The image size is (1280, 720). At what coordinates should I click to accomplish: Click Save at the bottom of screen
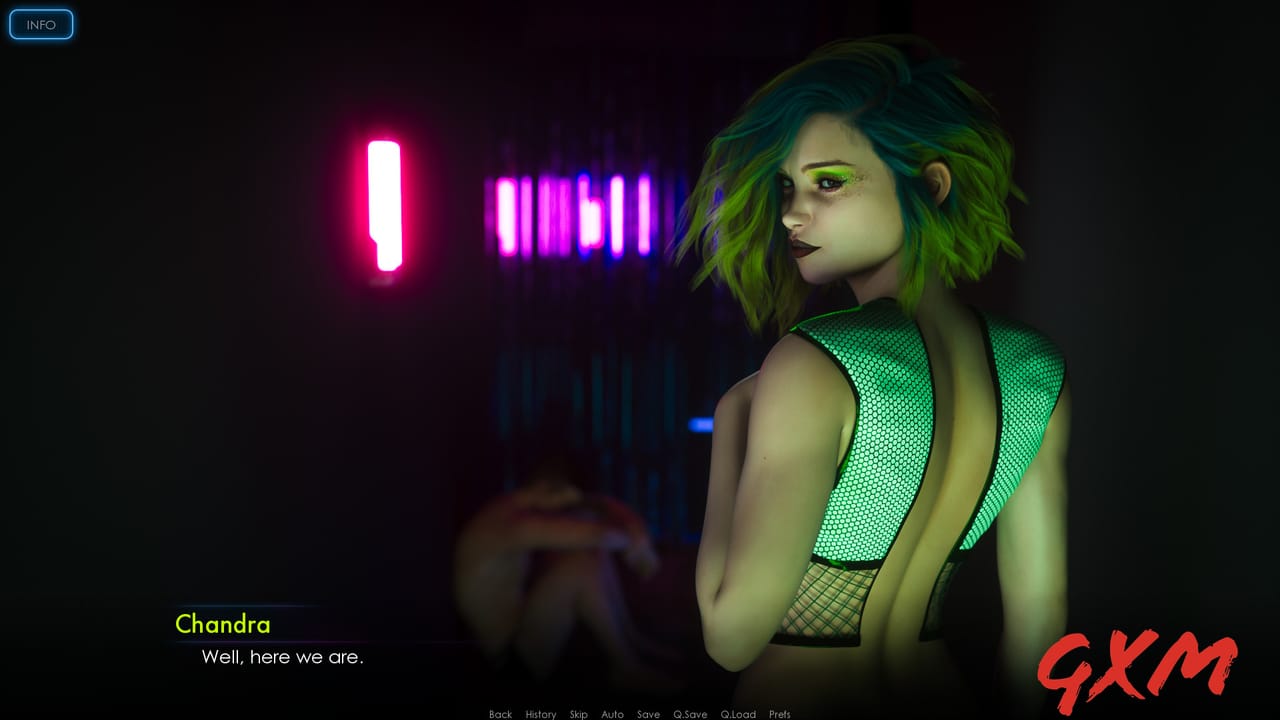click(648, 714)
